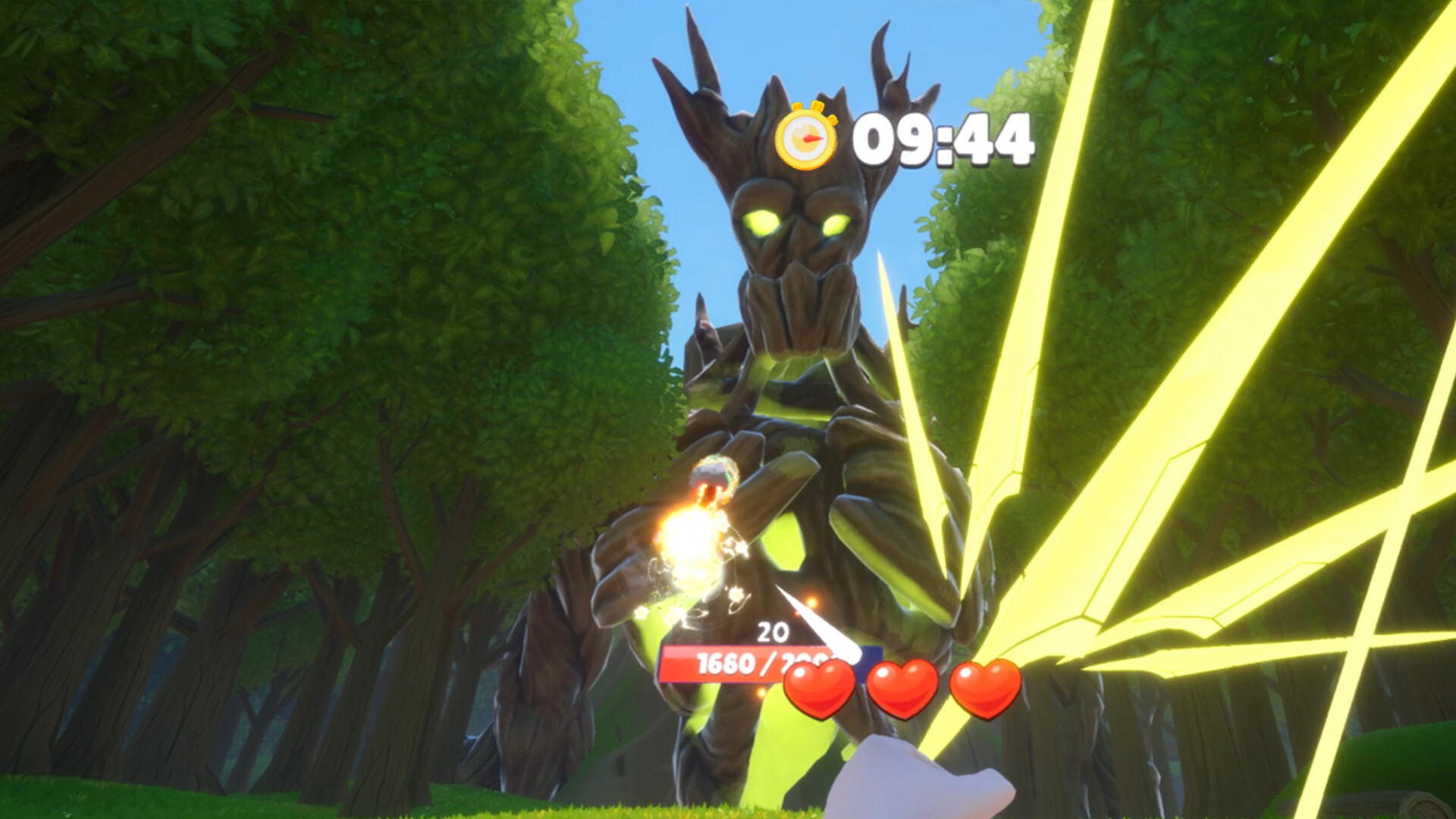Click the timer text 09:44
The height and width of the screenshot is (819, 1456).
[944, 138]
